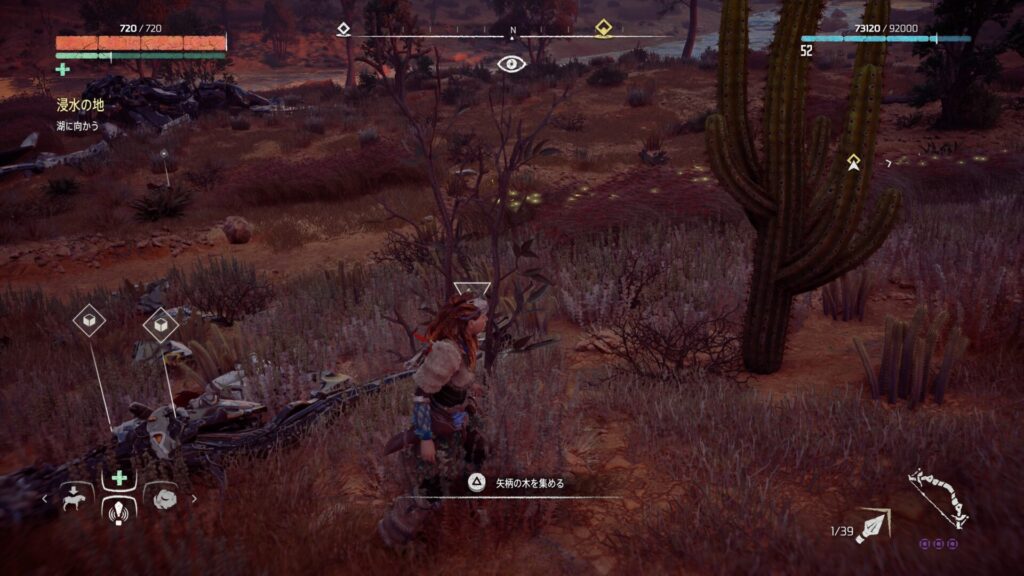The height and width of the screenshot is (576, 1024).
Task: Select the yellow quest marker on compass
Action: tap(603, 29)
